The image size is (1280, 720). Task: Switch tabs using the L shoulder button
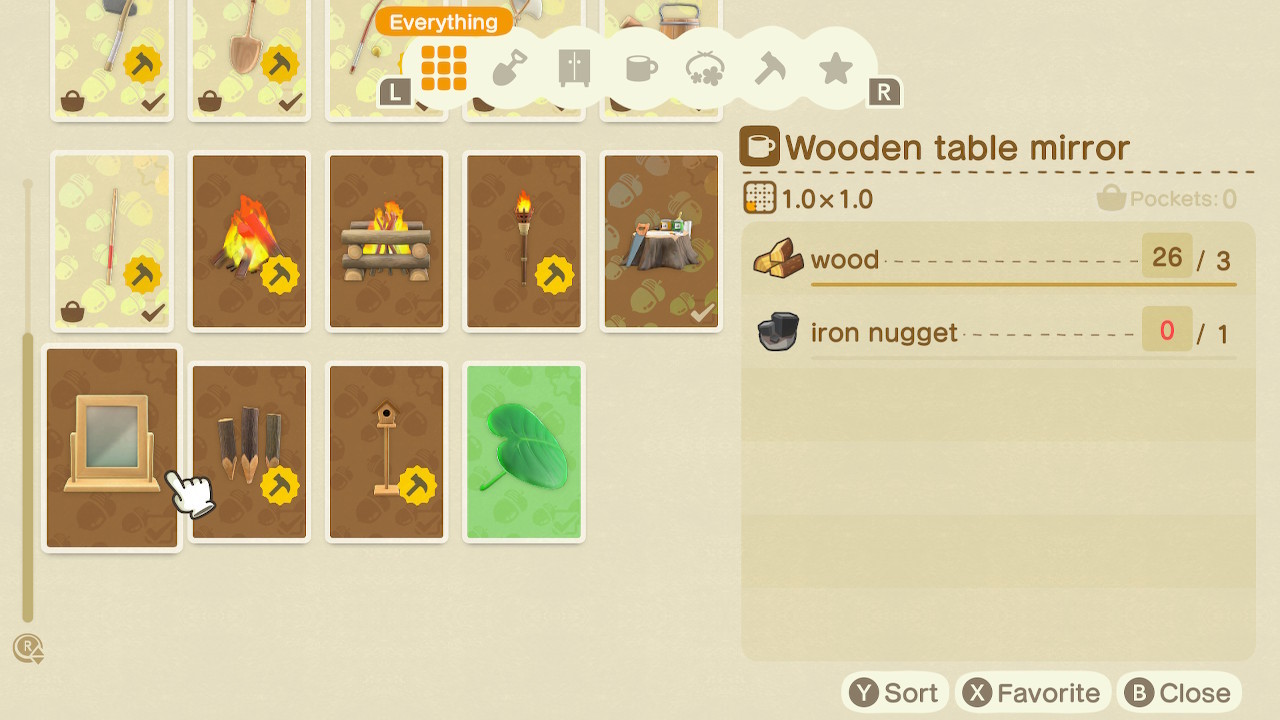(395, 91)
